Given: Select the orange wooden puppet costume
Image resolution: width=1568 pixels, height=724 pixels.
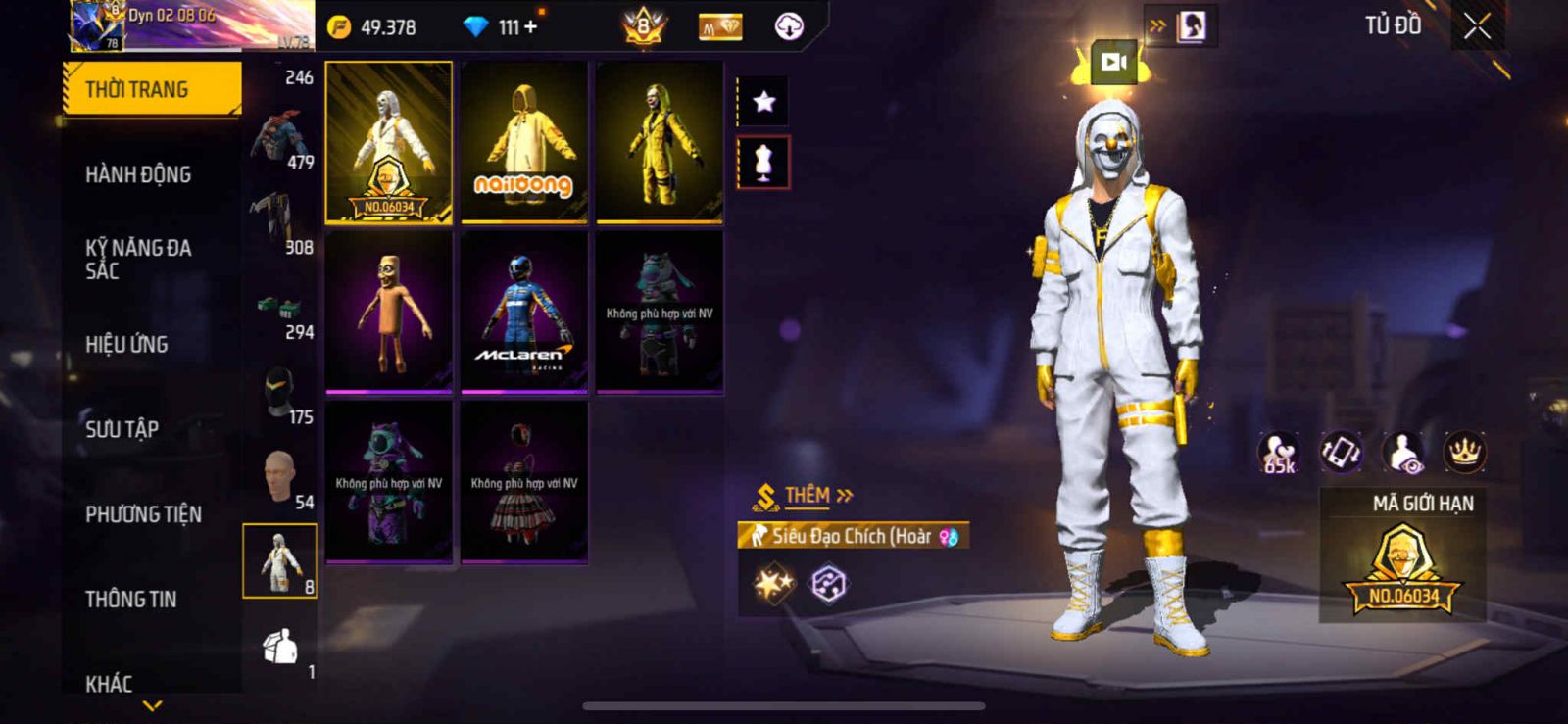Looking at the screenshot, I should coord(389,312).
